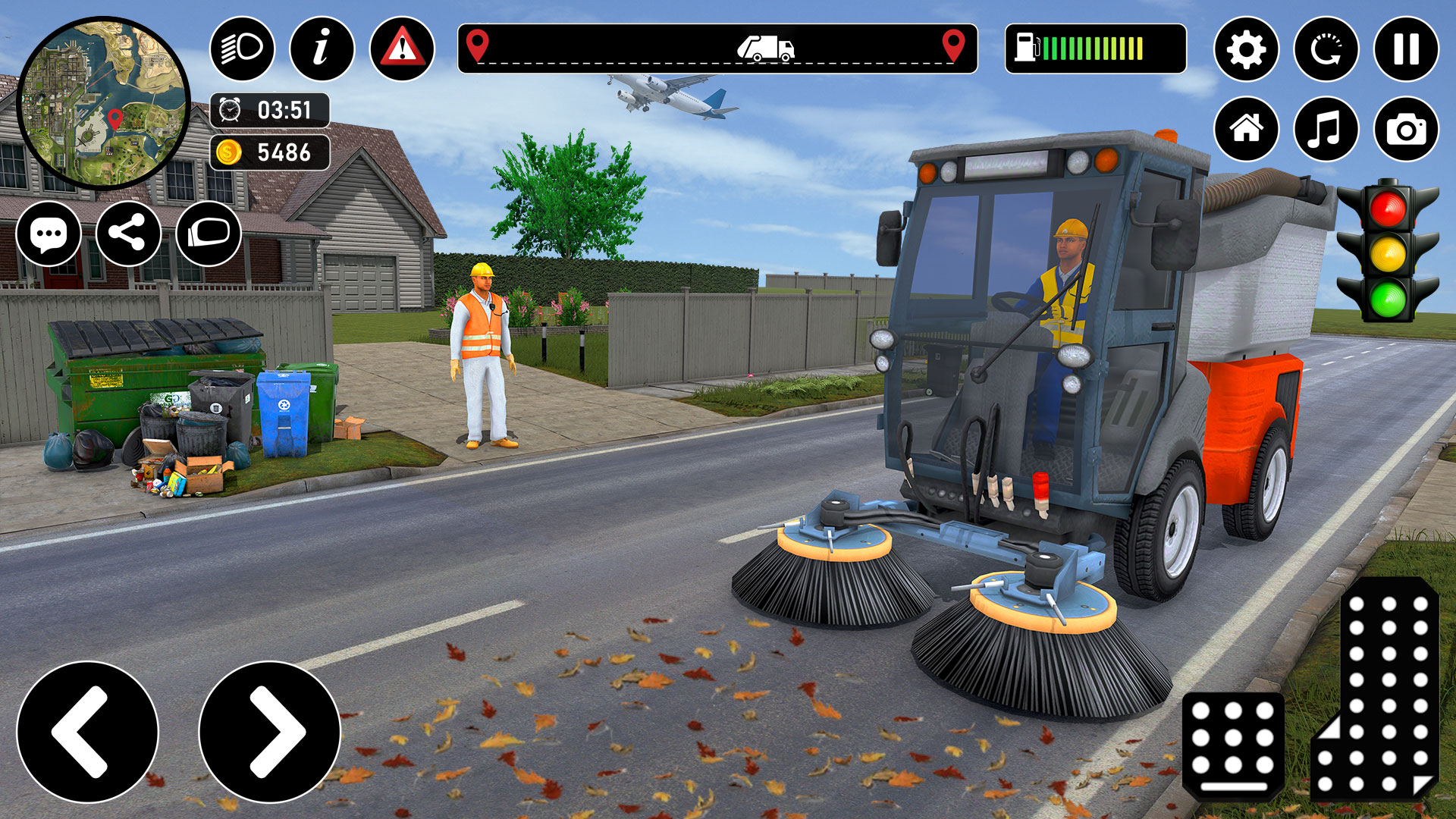Pause the game

pyautogui.click(x=1407, y=50)
